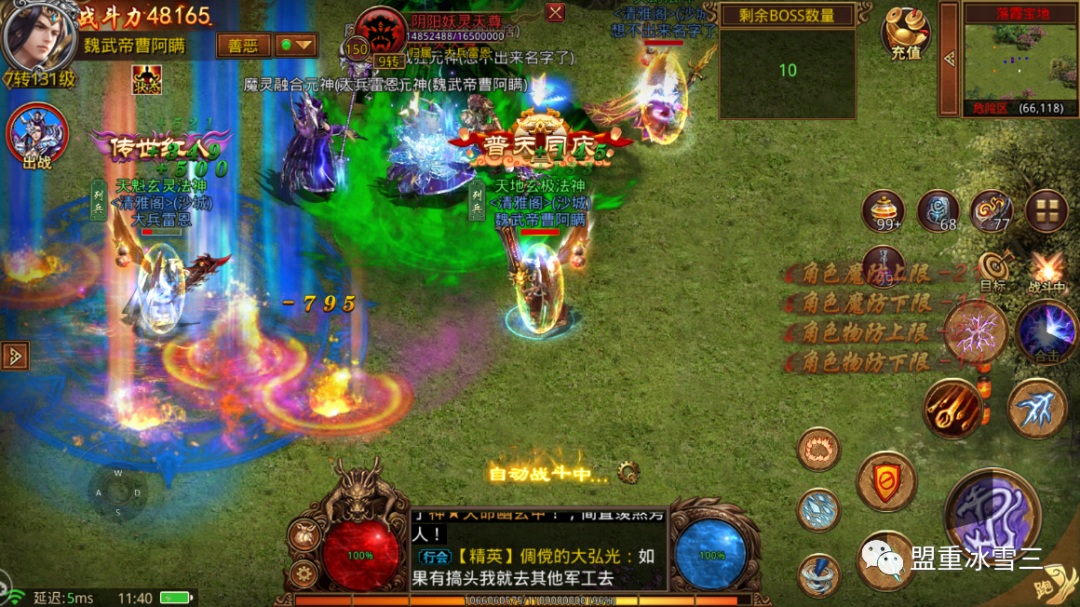Viewport: 1080px width, 607px height.
Task: Open the green-dot dropdown beside 善恶
Action: click(x=296, y=46)
